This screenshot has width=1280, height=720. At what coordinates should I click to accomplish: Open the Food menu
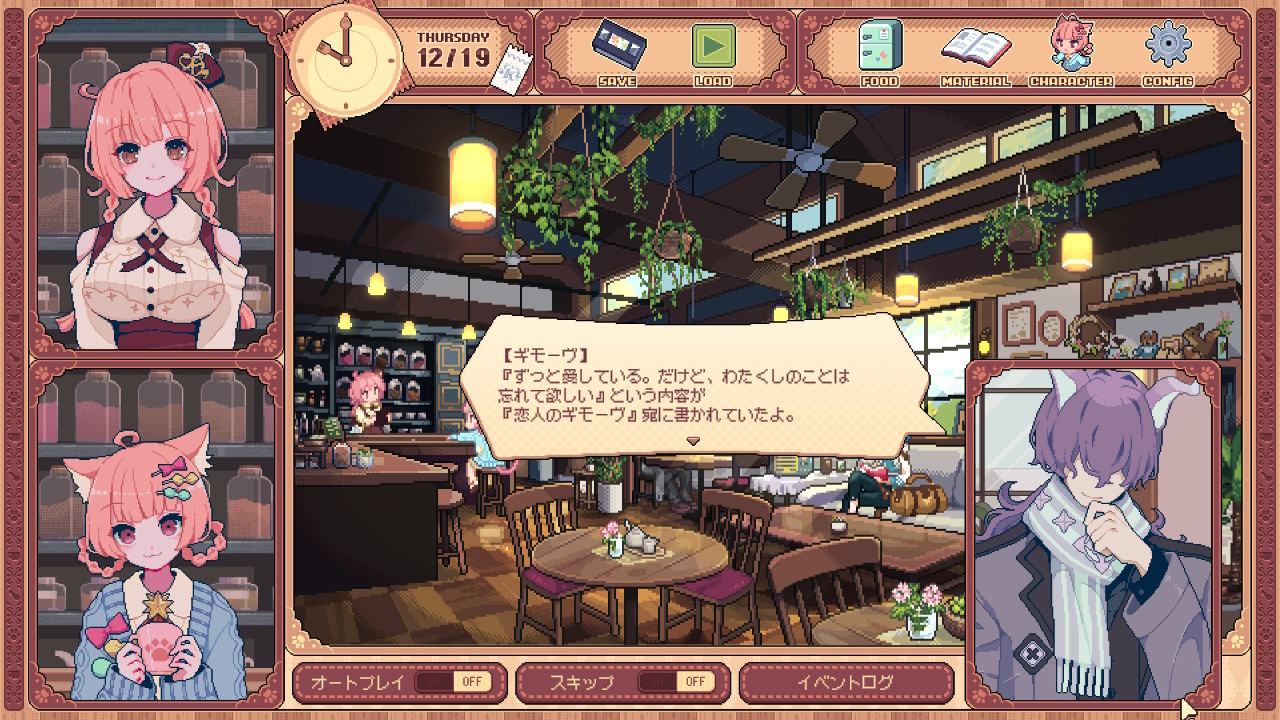coord(879,50)
